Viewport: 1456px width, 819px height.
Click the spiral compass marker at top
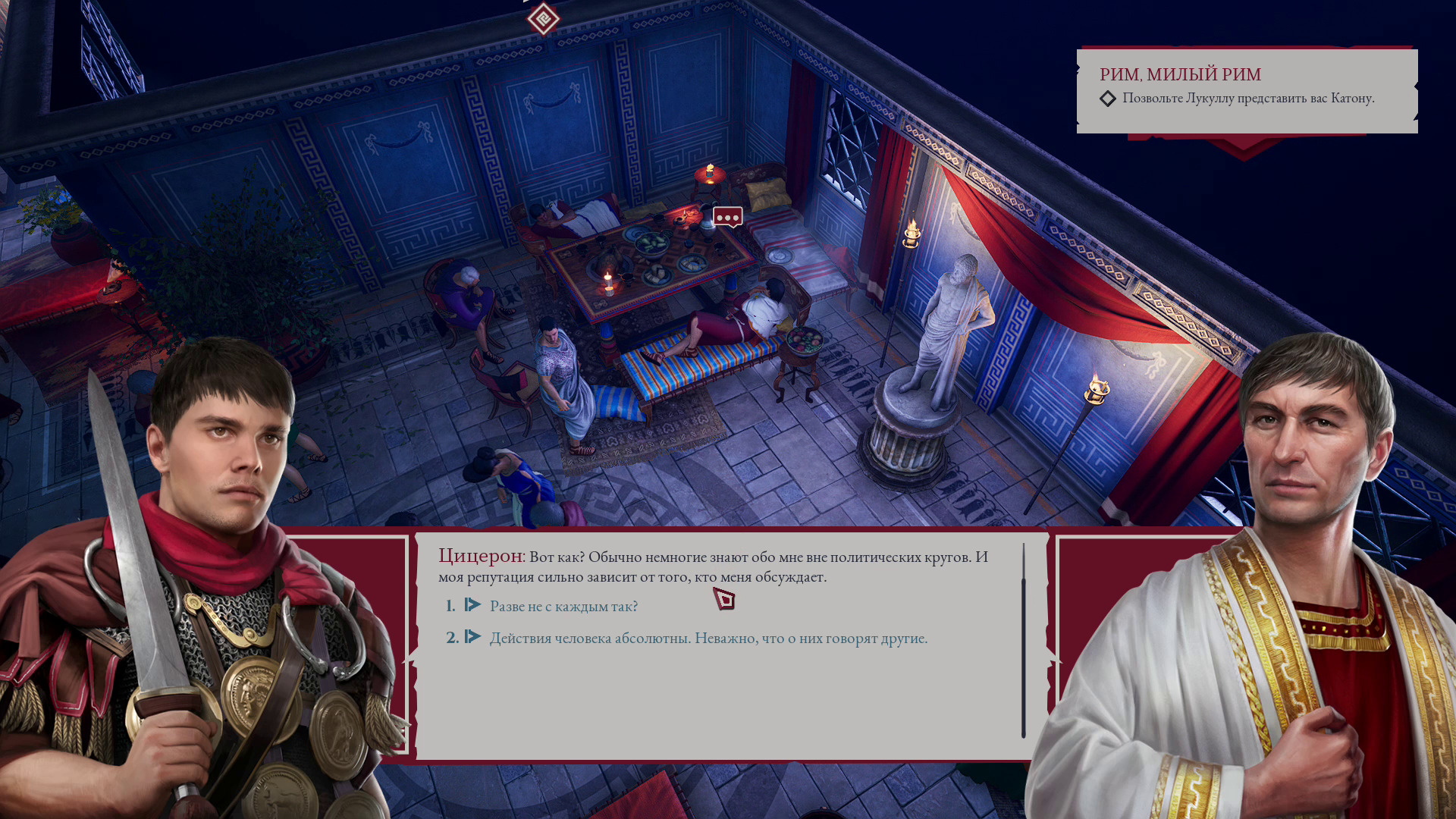543,18
